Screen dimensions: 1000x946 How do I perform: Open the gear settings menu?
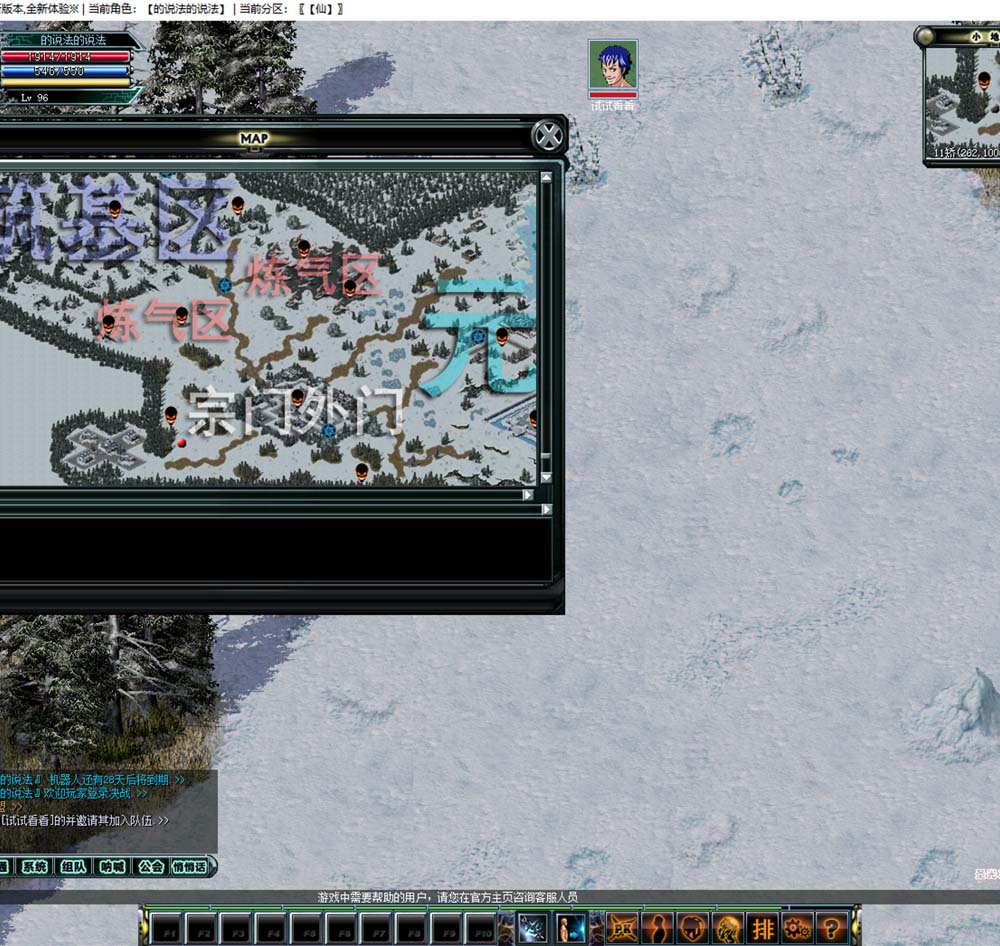click(x=797, y=928)
